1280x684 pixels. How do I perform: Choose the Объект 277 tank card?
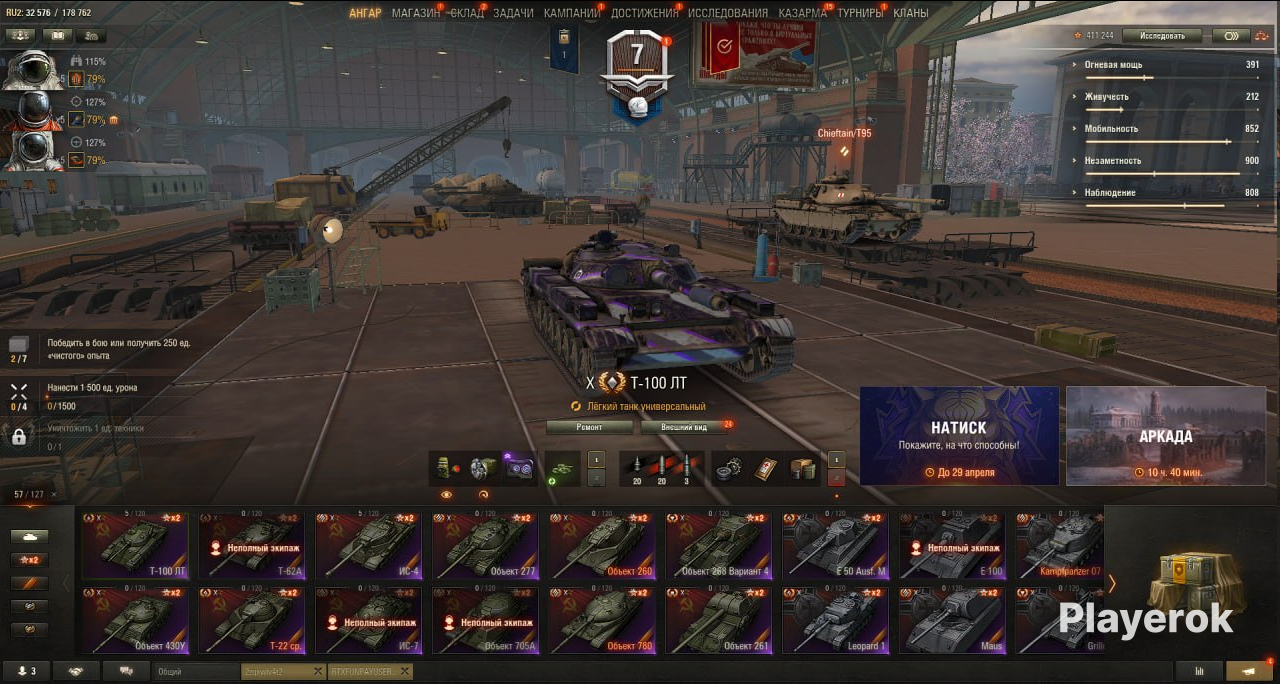coord(485,546)
